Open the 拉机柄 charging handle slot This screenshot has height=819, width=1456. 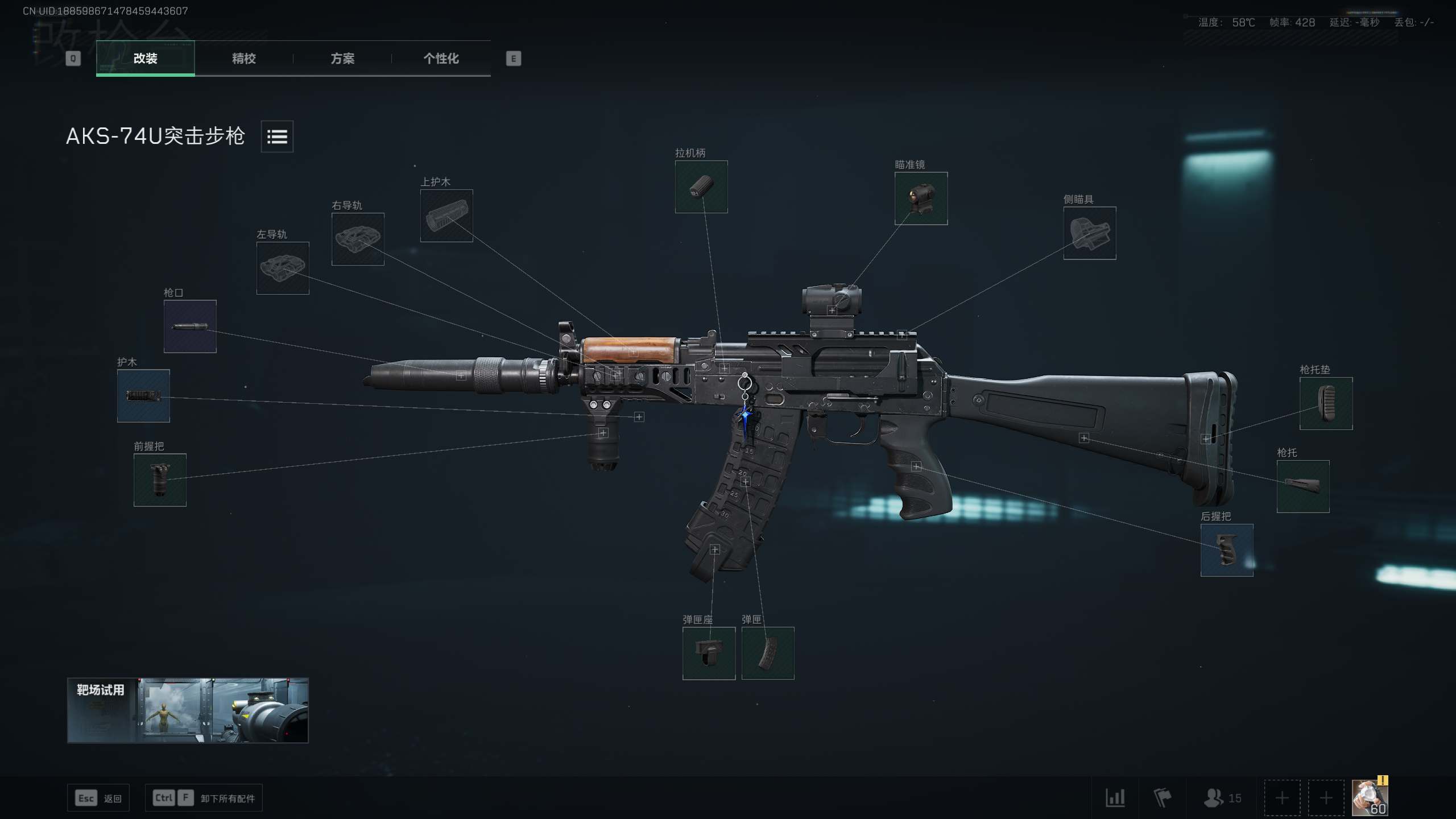[x=701, y=188]
